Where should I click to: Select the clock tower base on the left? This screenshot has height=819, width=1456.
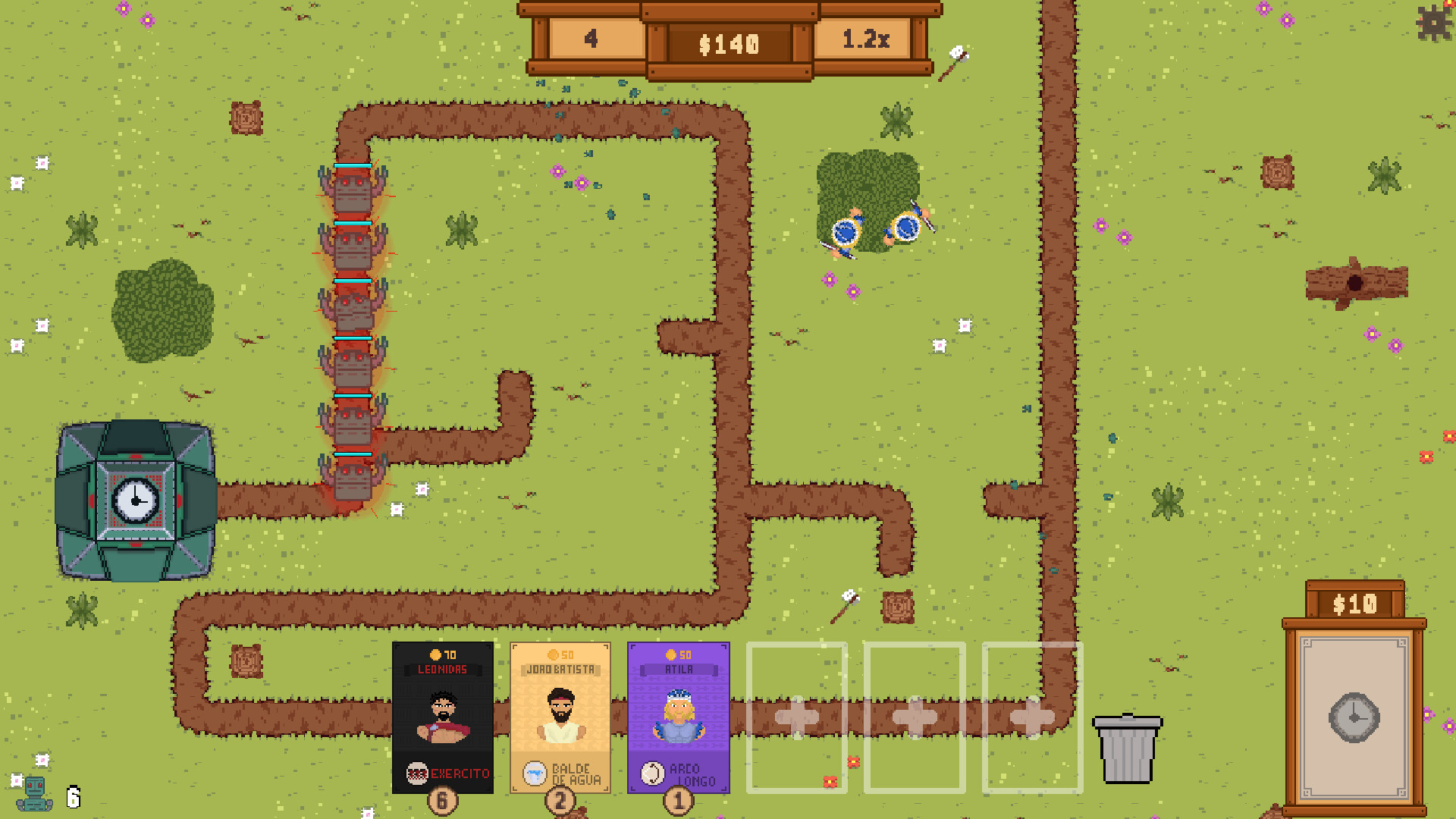[136, 500]
